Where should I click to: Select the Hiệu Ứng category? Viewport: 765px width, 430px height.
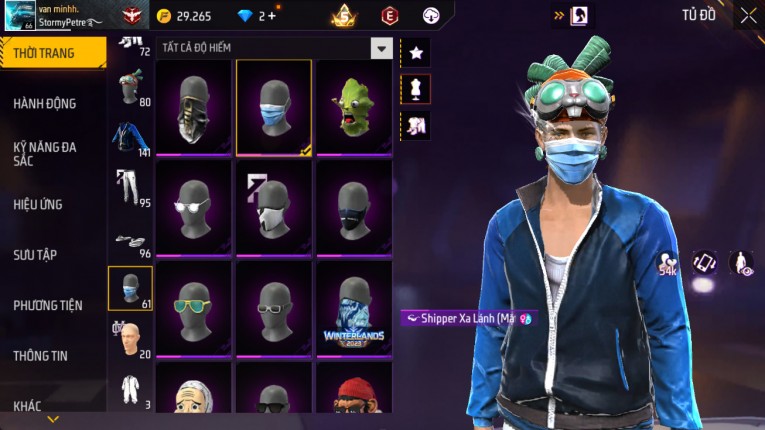click(x=38, y=204)
